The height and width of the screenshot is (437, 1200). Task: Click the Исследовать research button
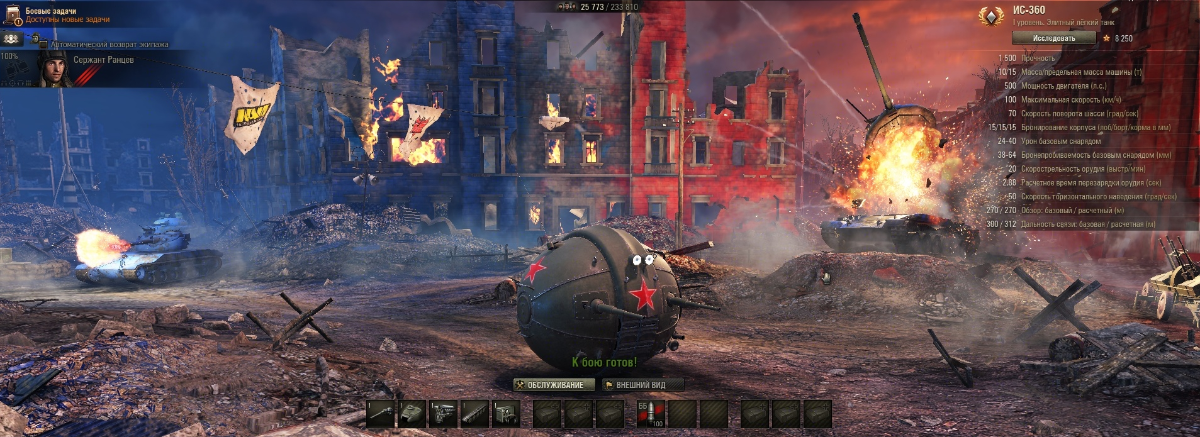(1048, 38)
